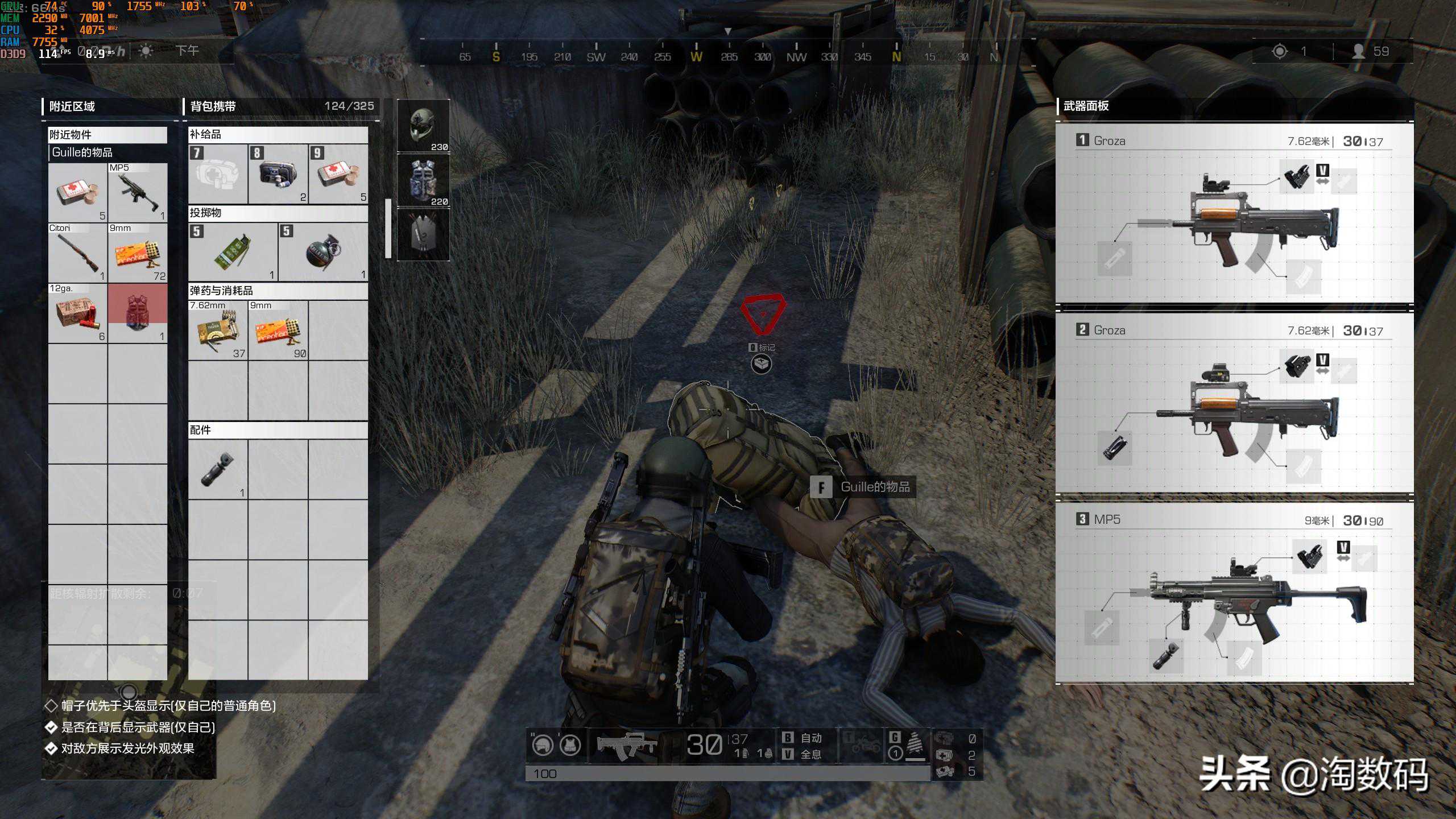Select the 7.62mm ammo stack

(x=218, y=330)
